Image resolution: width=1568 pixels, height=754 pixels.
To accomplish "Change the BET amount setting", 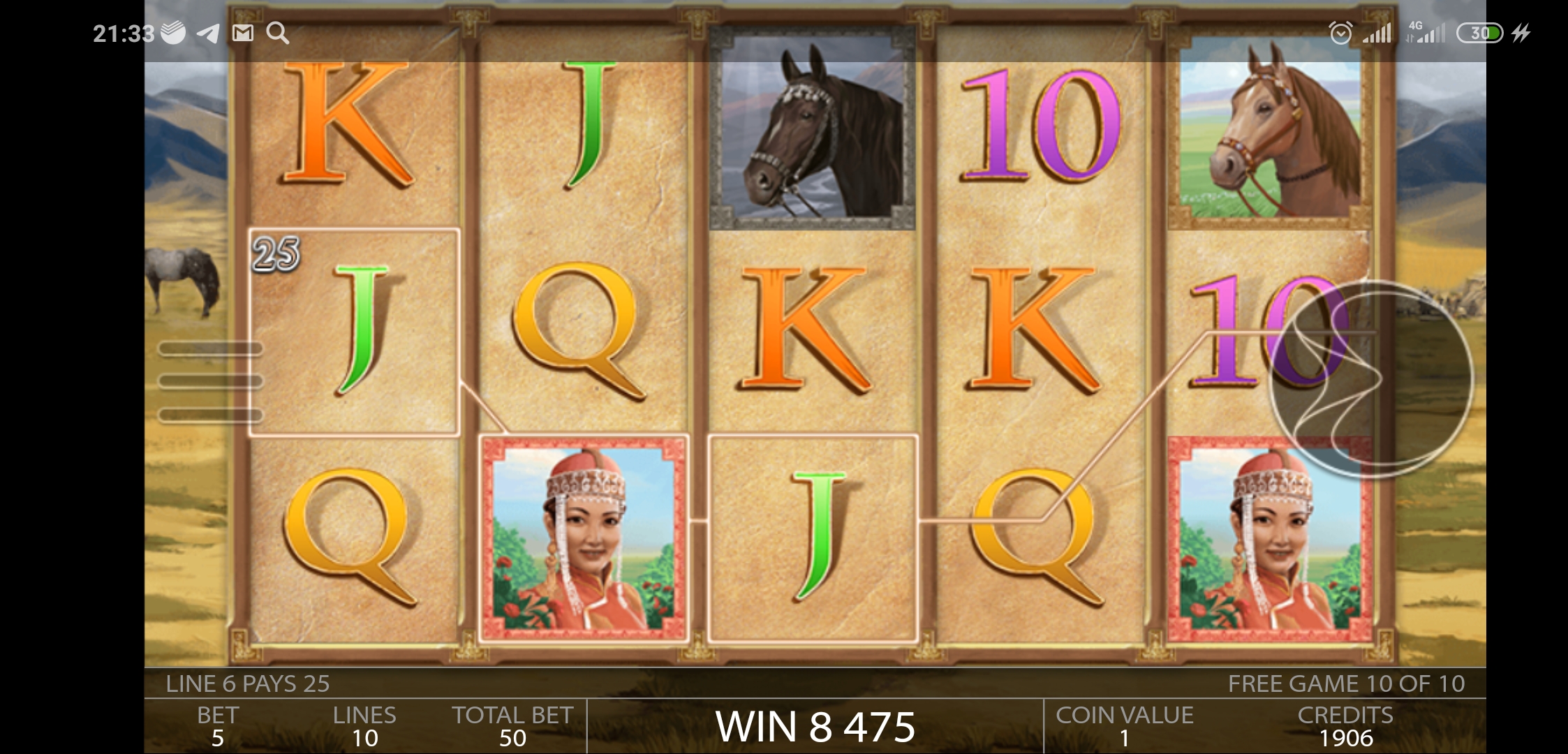I will click(218, 726).
